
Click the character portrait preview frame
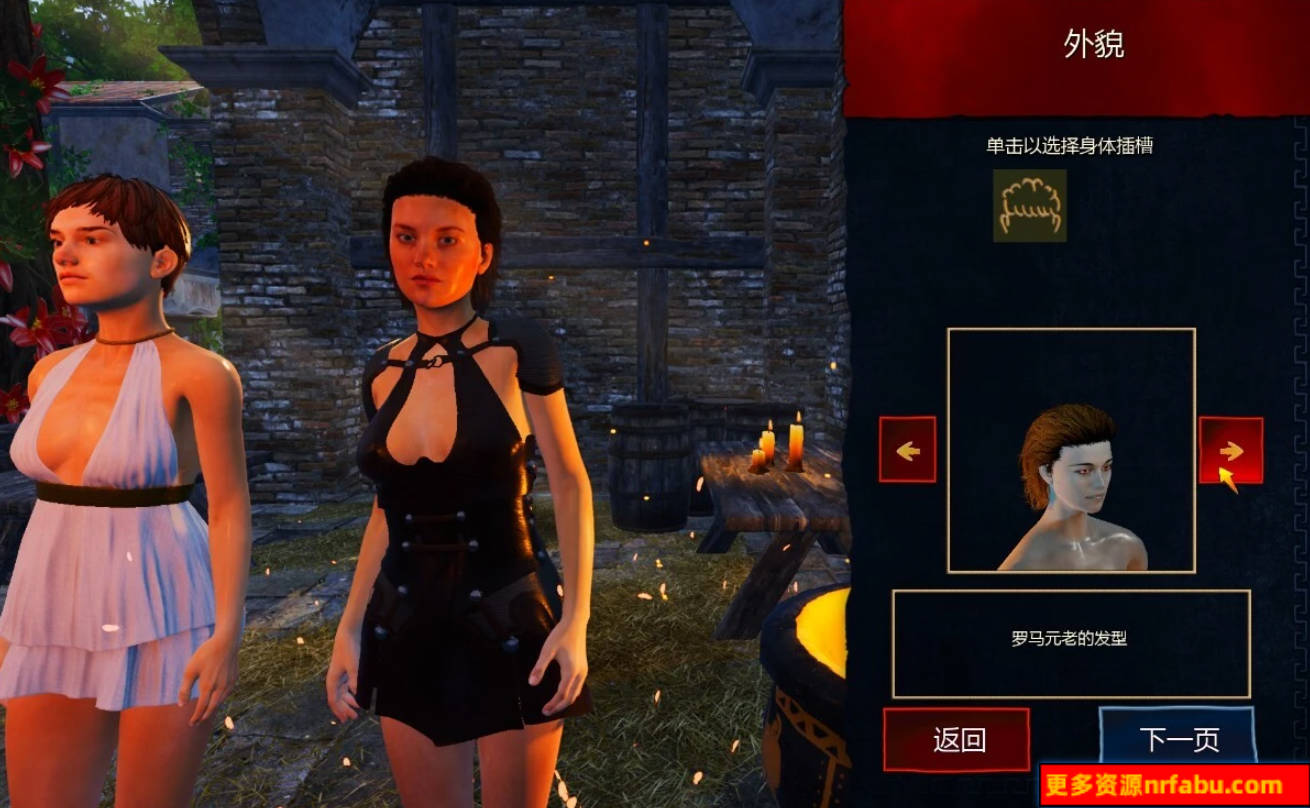[x=1069, y=449]
